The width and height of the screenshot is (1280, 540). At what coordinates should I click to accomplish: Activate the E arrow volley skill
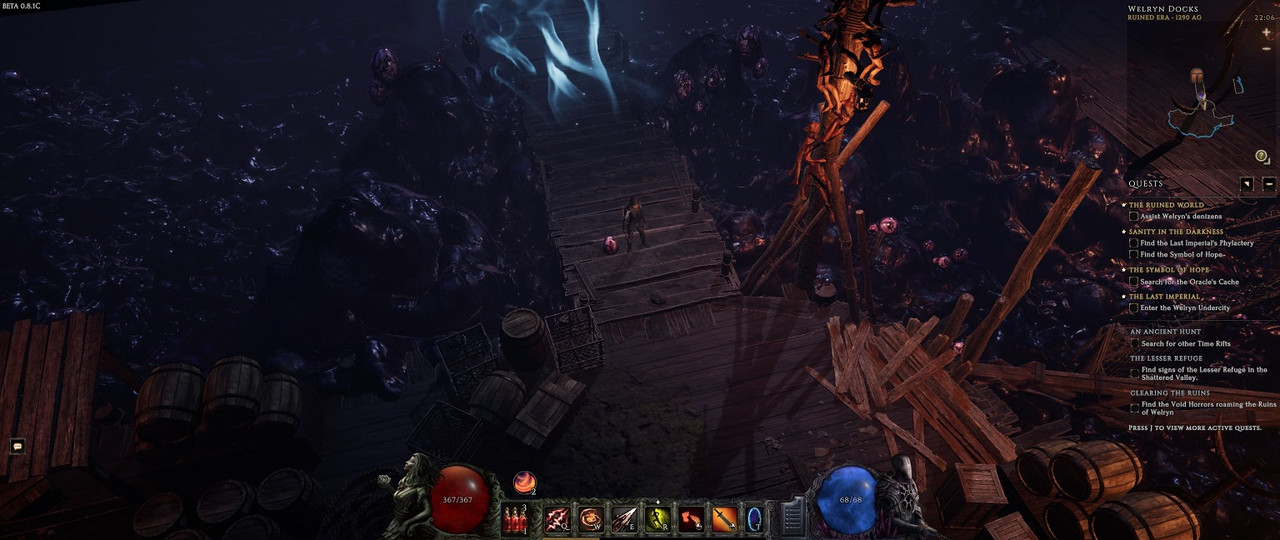[624, 518]
